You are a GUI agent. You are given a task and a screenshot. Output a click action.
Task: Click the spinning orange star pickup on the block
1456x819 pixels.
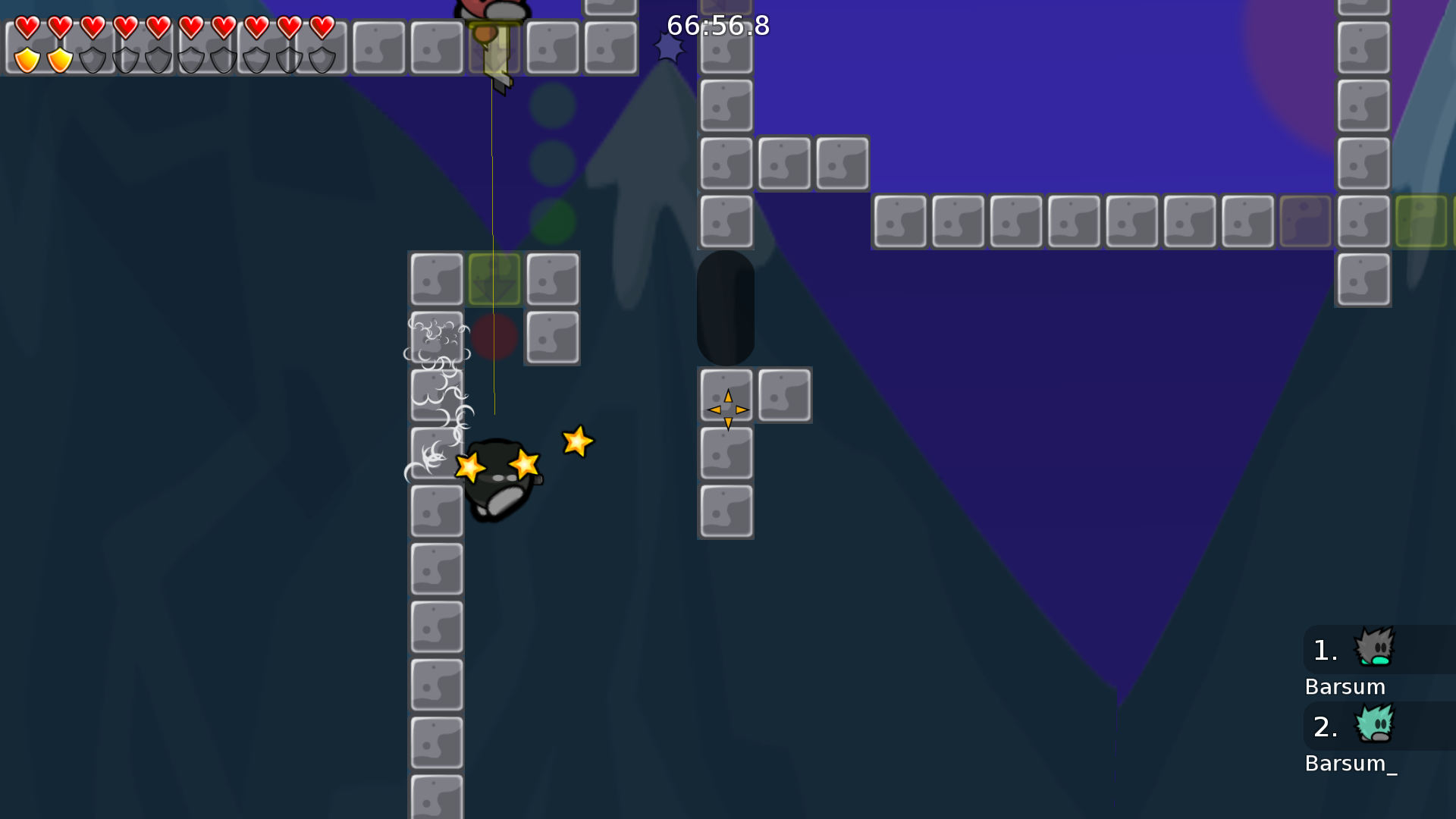coord(726,409)
